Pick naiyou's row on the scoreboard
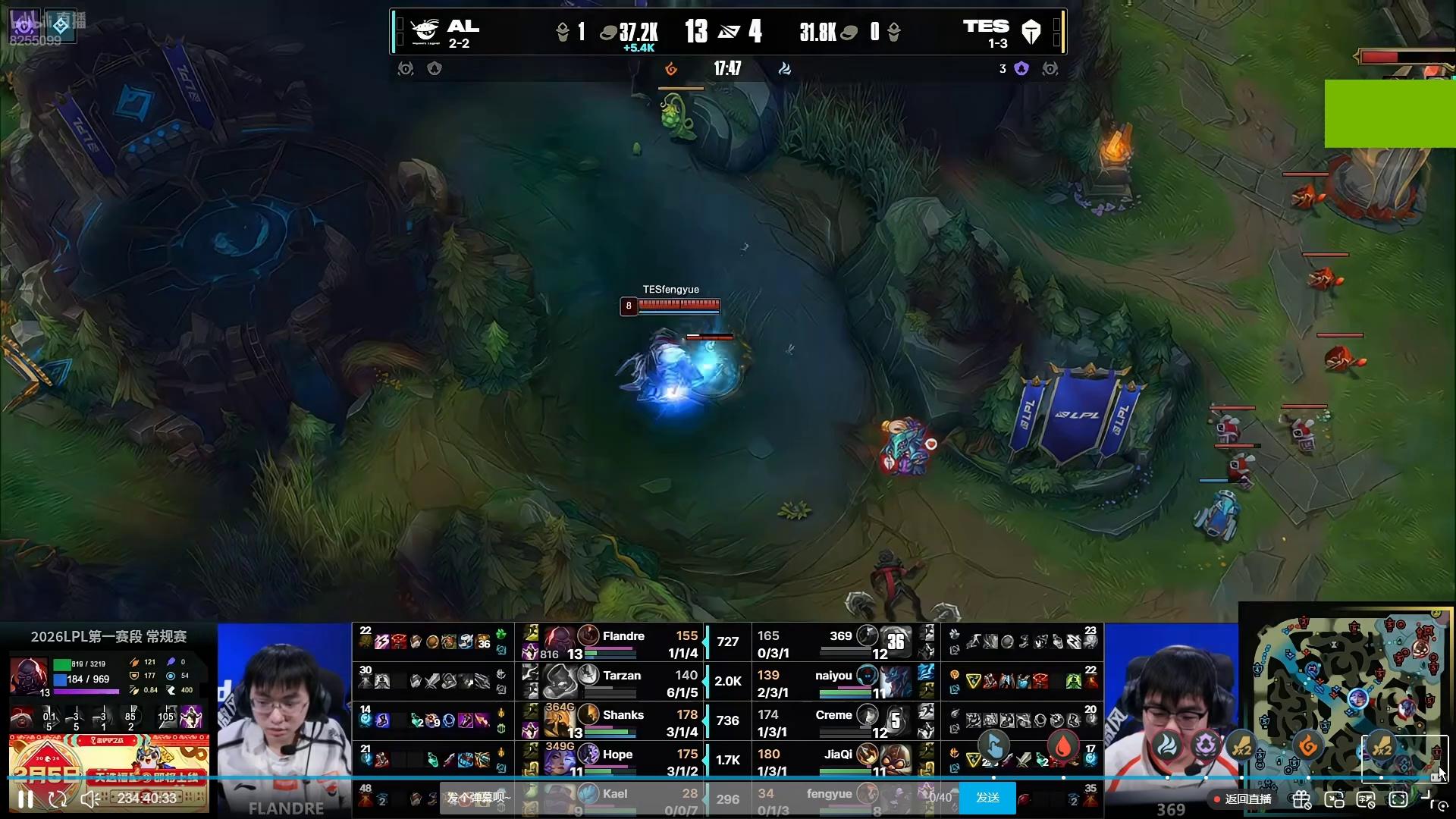The width and height of the screenshot is (1456, 819). (x=833, y=682)
